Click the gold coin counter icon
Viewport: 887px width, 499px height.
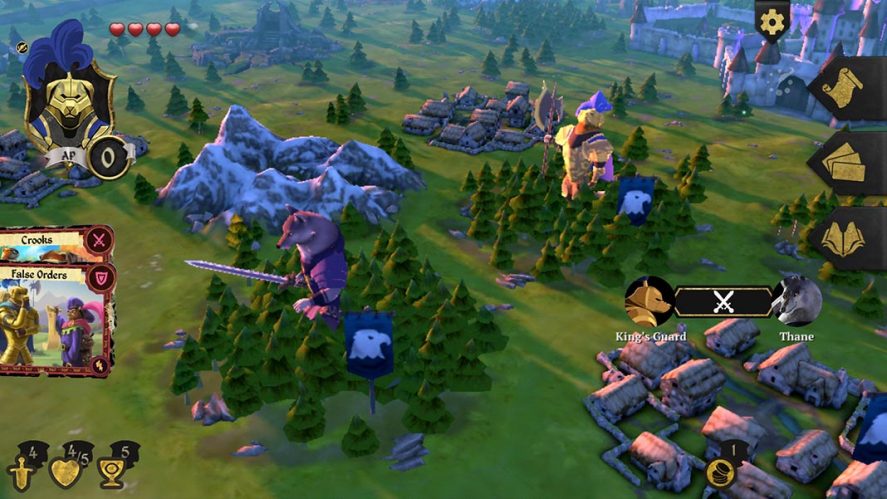pos(718,471)
